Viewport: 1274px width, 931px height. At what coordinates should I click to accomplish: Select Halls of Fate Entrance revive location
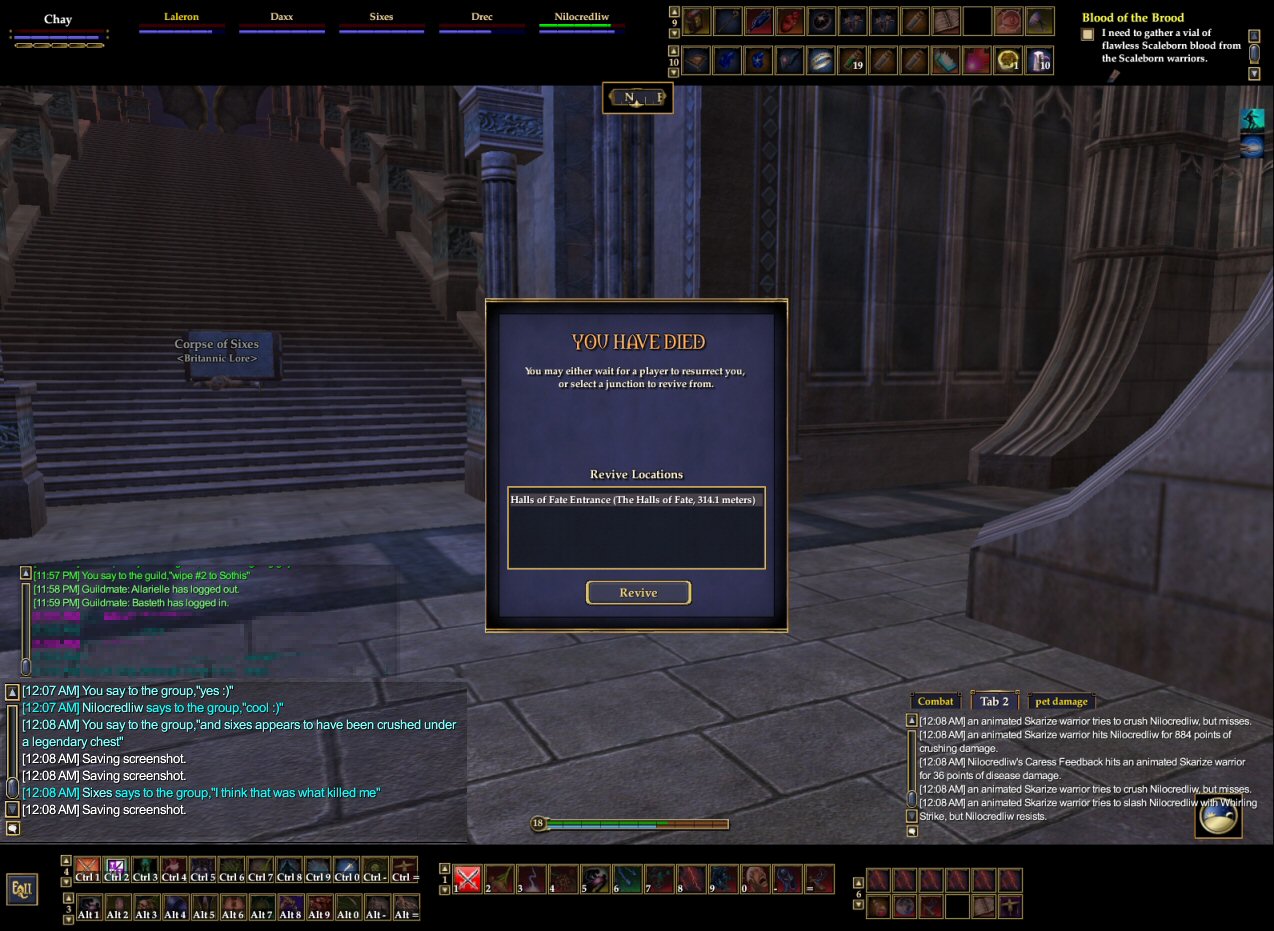(x=633, y=500)
